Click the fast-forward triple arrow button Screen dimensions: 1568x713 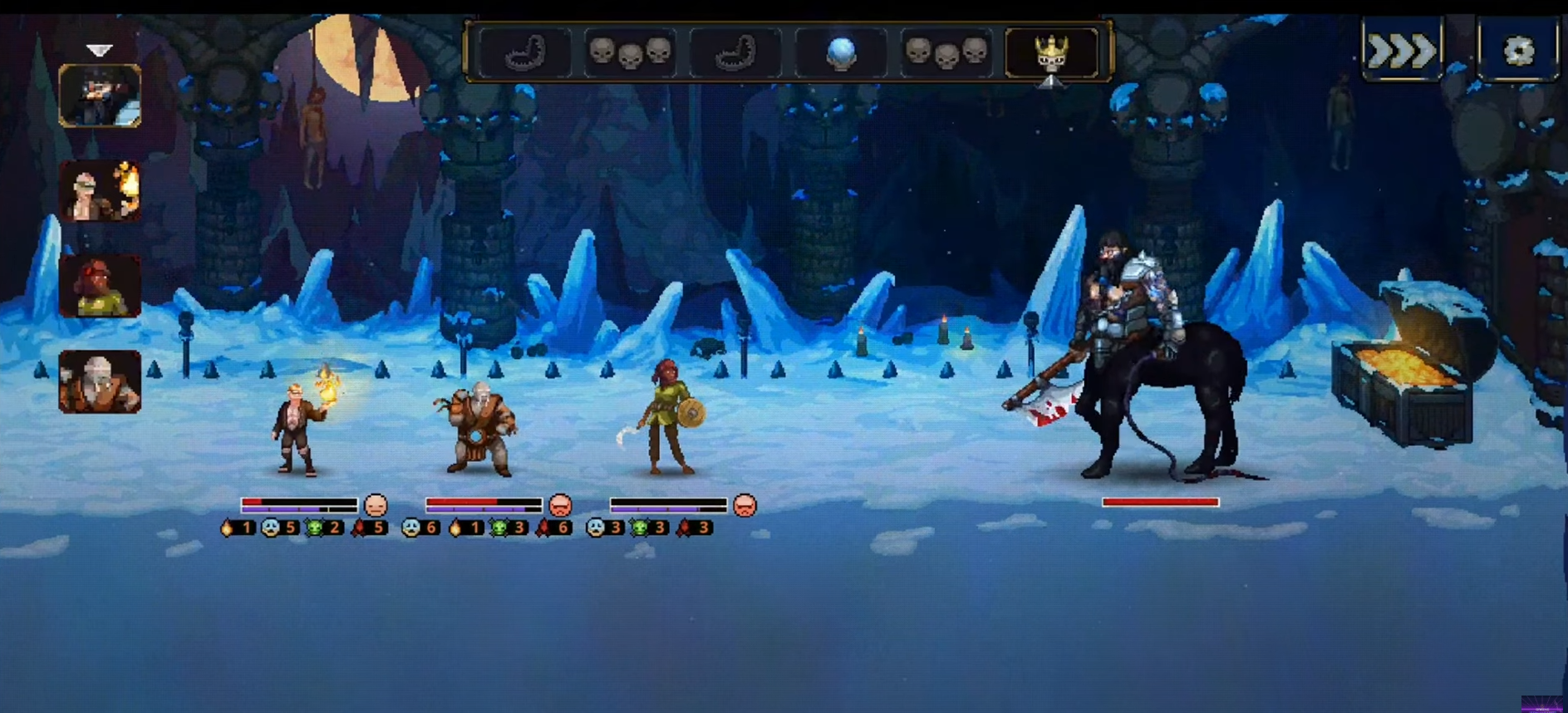(x=1402, y=51)
